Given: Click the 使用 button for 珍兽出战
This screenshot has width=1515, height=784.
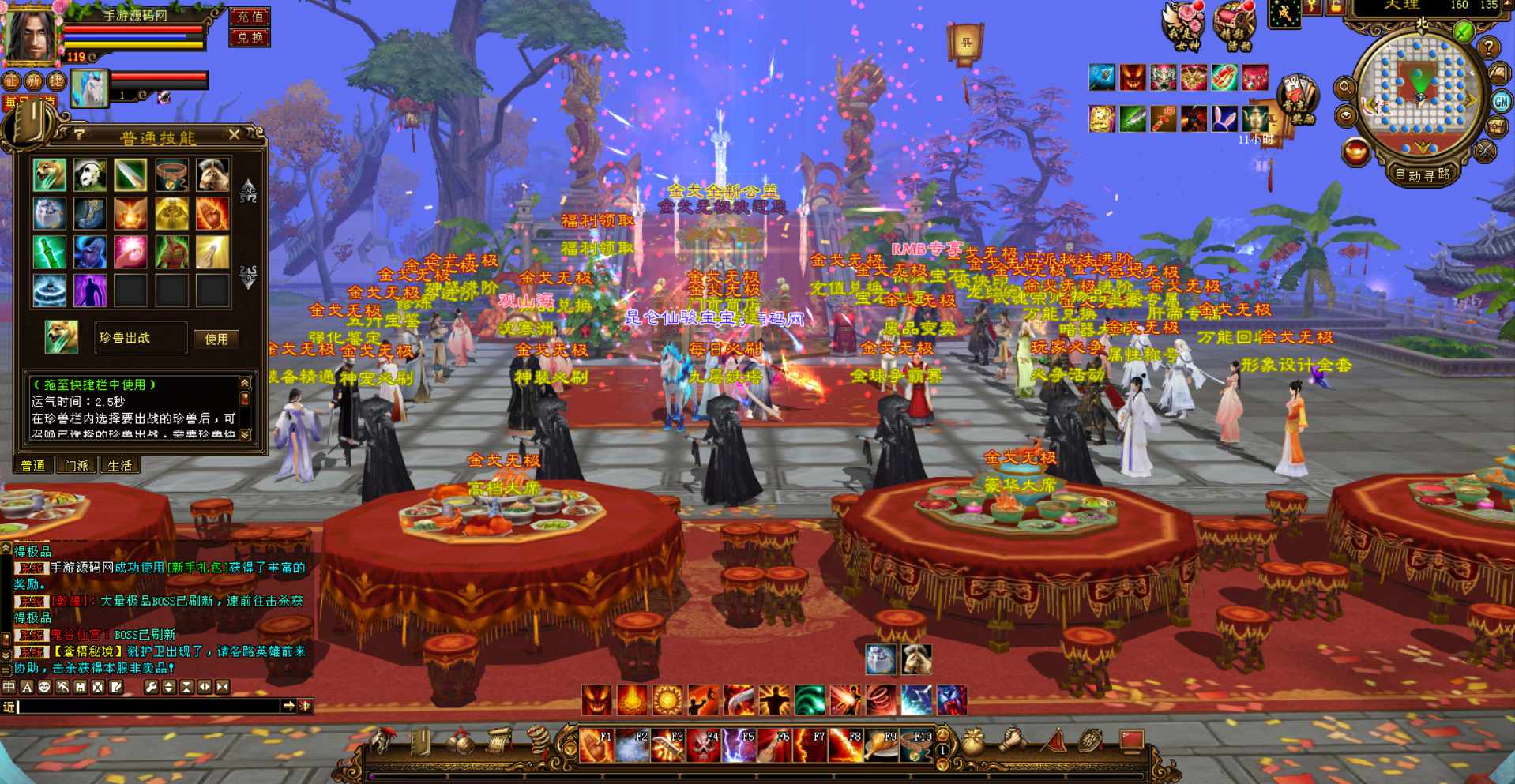Looking at the screenshot, I should [x=216, y=339].
